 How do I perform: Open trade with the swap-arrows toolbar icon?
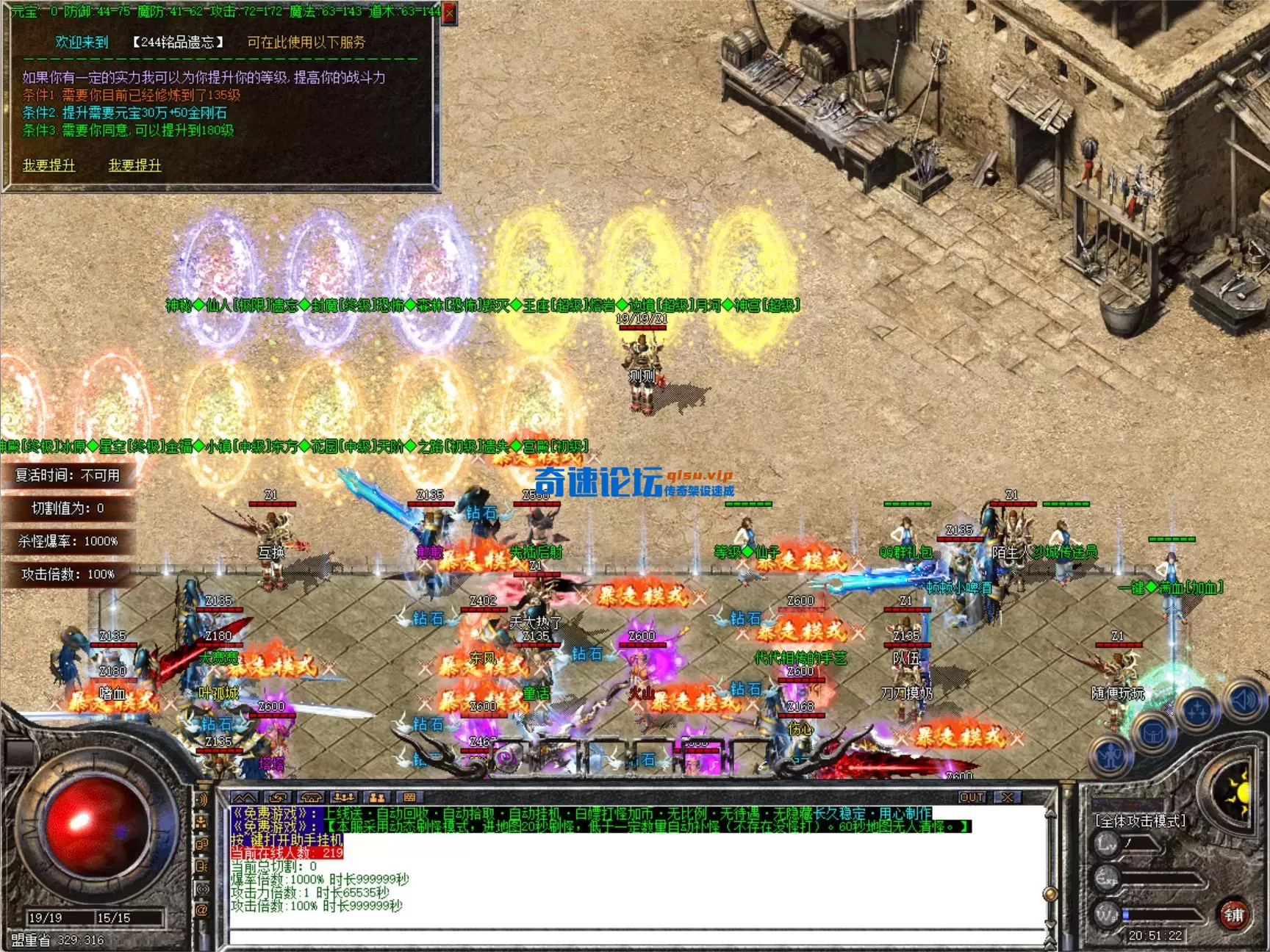click(x=278, y=797)
